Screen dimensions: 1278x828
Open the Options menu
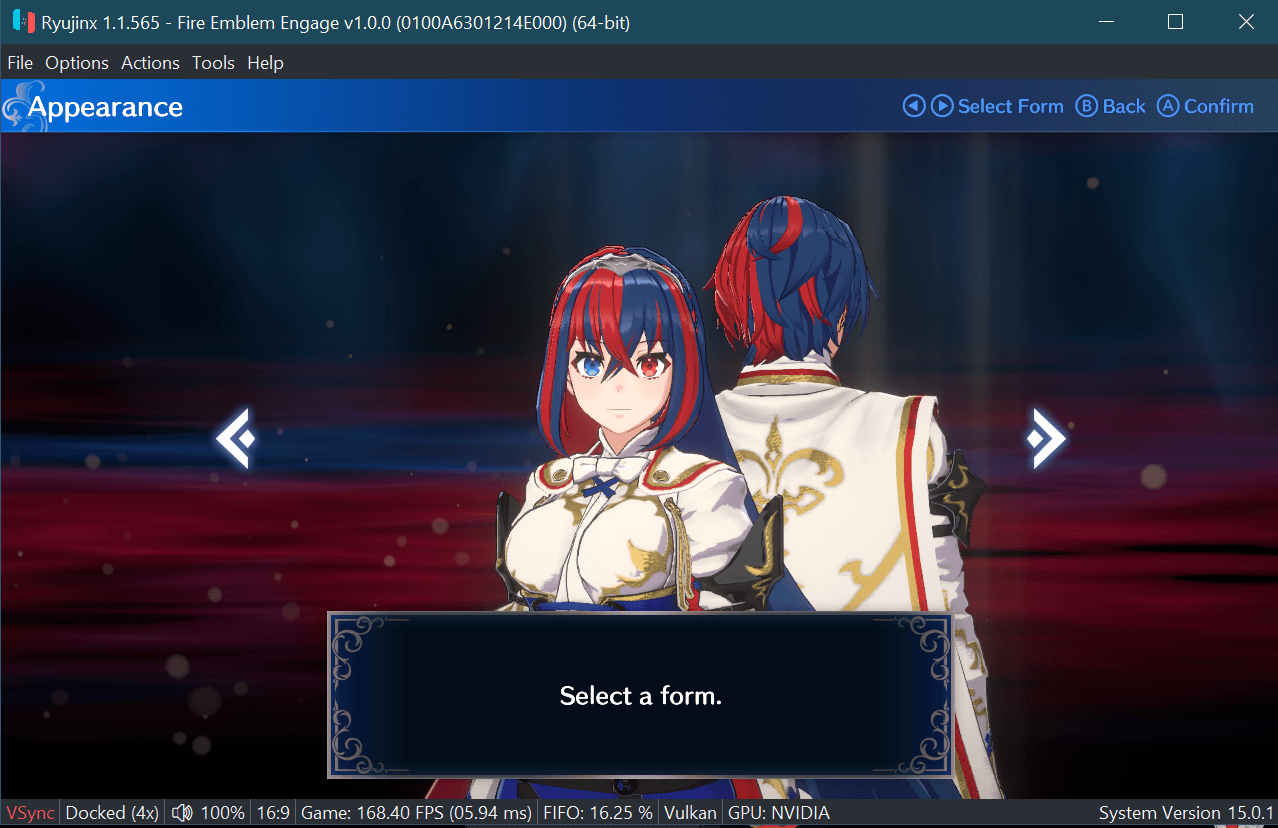[77, 63]
